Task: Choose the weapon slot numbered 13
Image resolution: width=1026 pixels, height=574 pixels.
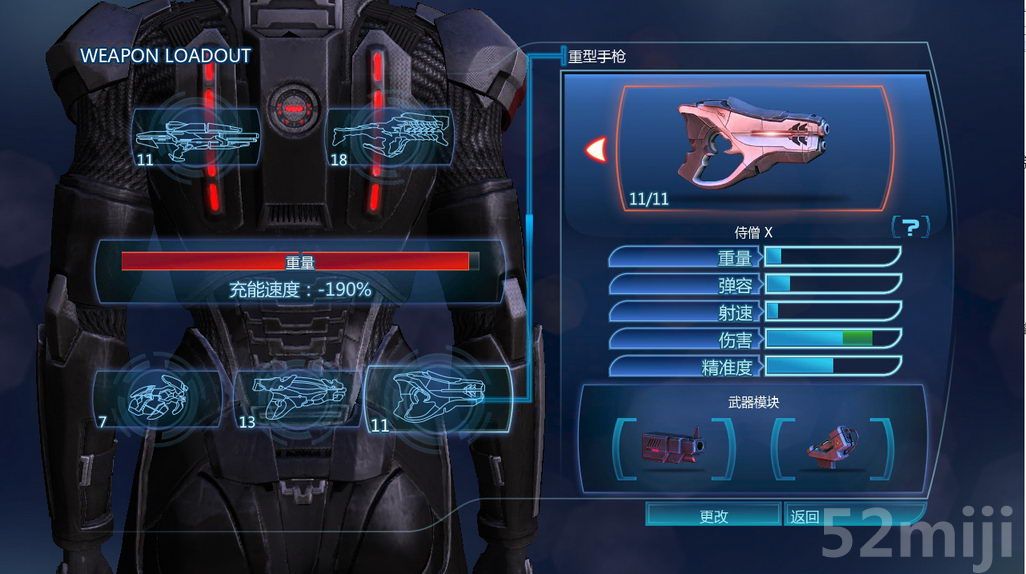Action: tap(296, 397)
